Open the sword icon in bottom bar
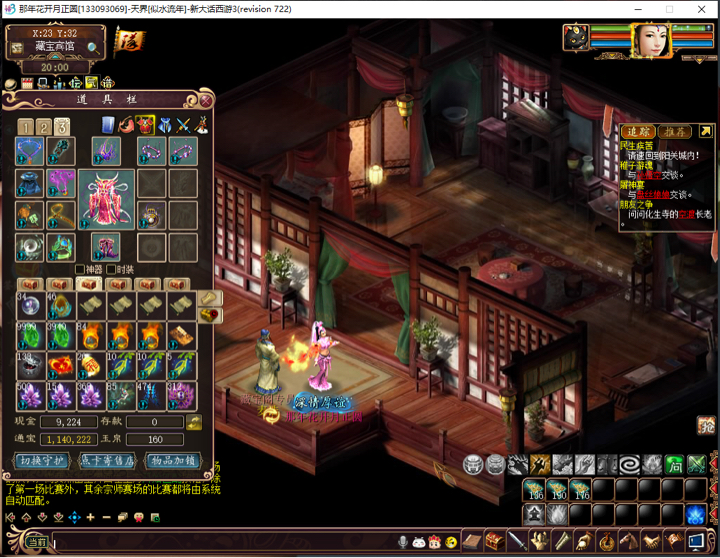 pos(516,541)
